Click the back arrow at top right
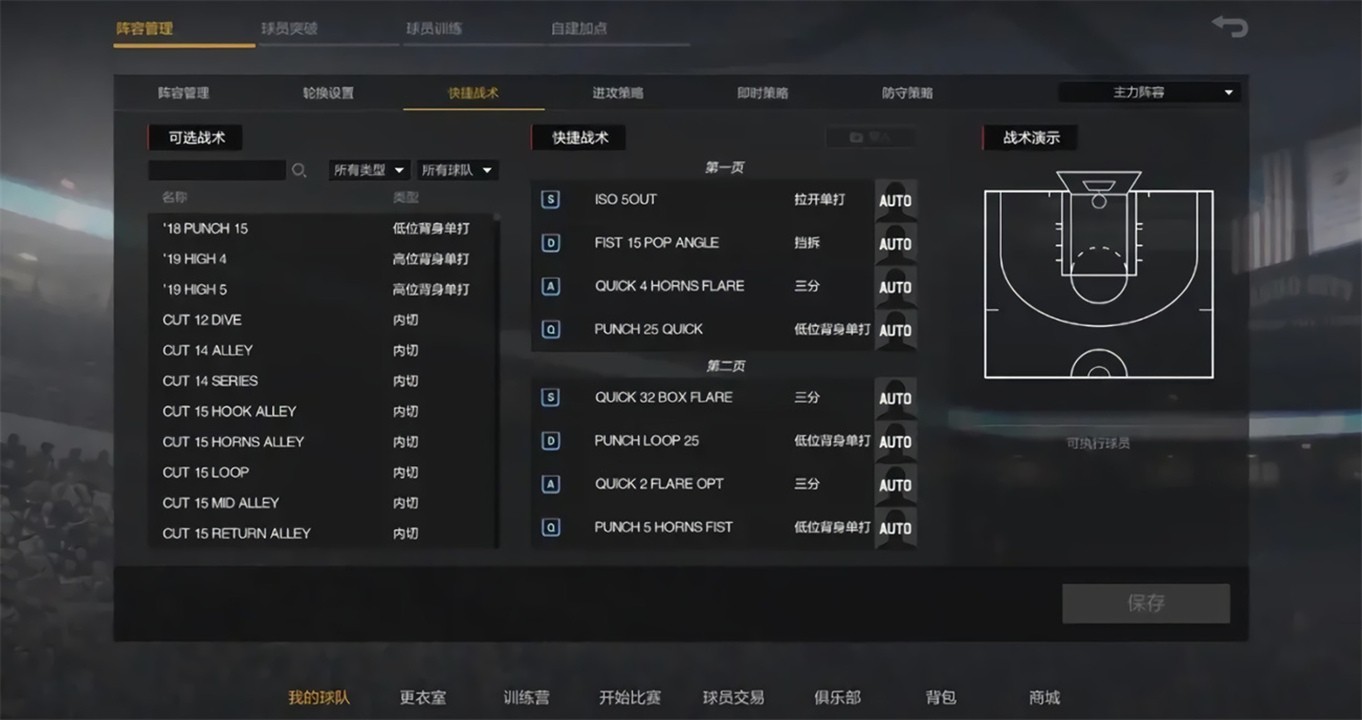Image resolution: width=1362 pixels, height=720 pixels. click(x=1229, y=26)
